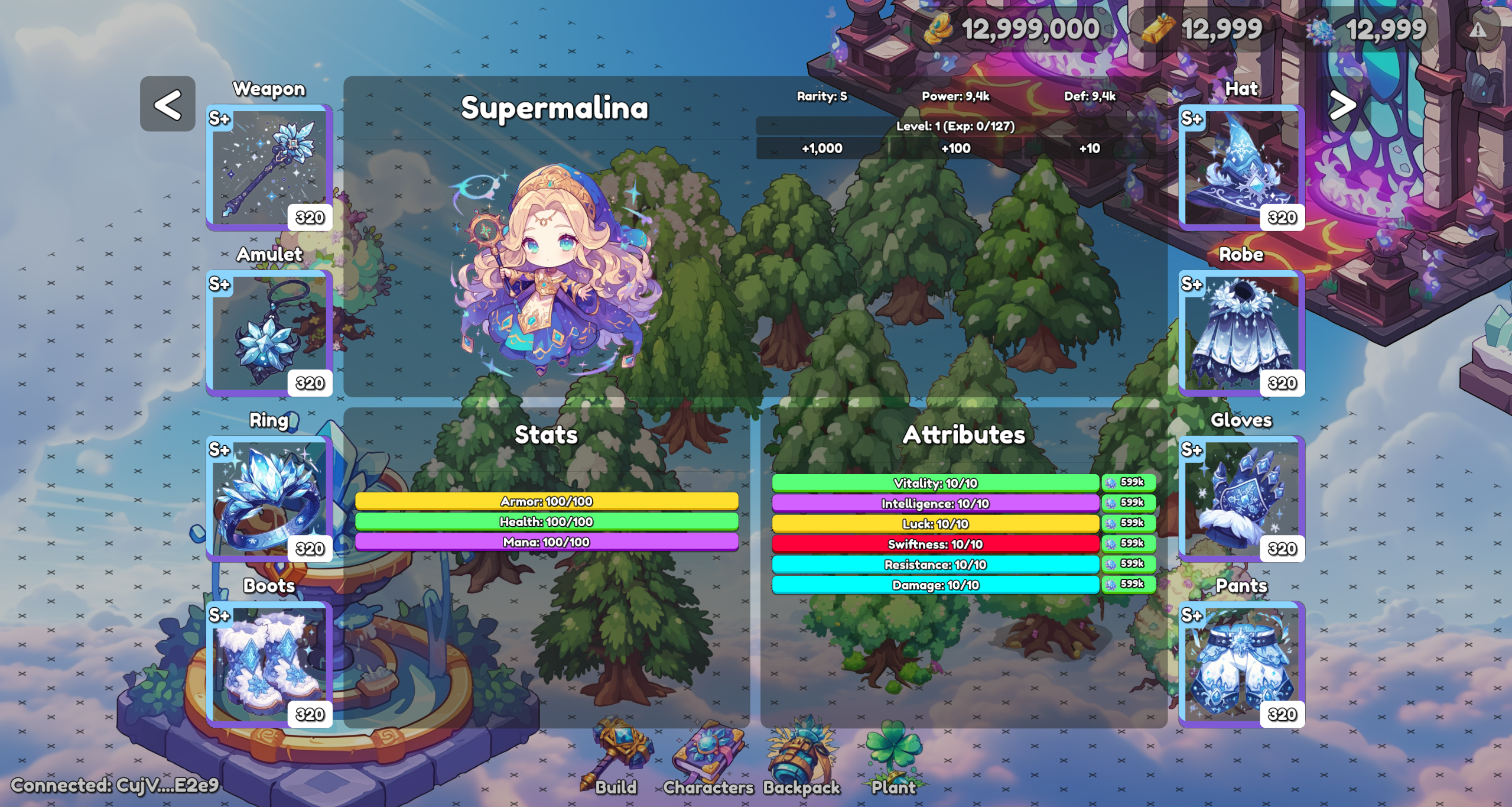Viewport: 1512px width, 807px height.
Task: Go to the previous character
Action: click(168, 105)
